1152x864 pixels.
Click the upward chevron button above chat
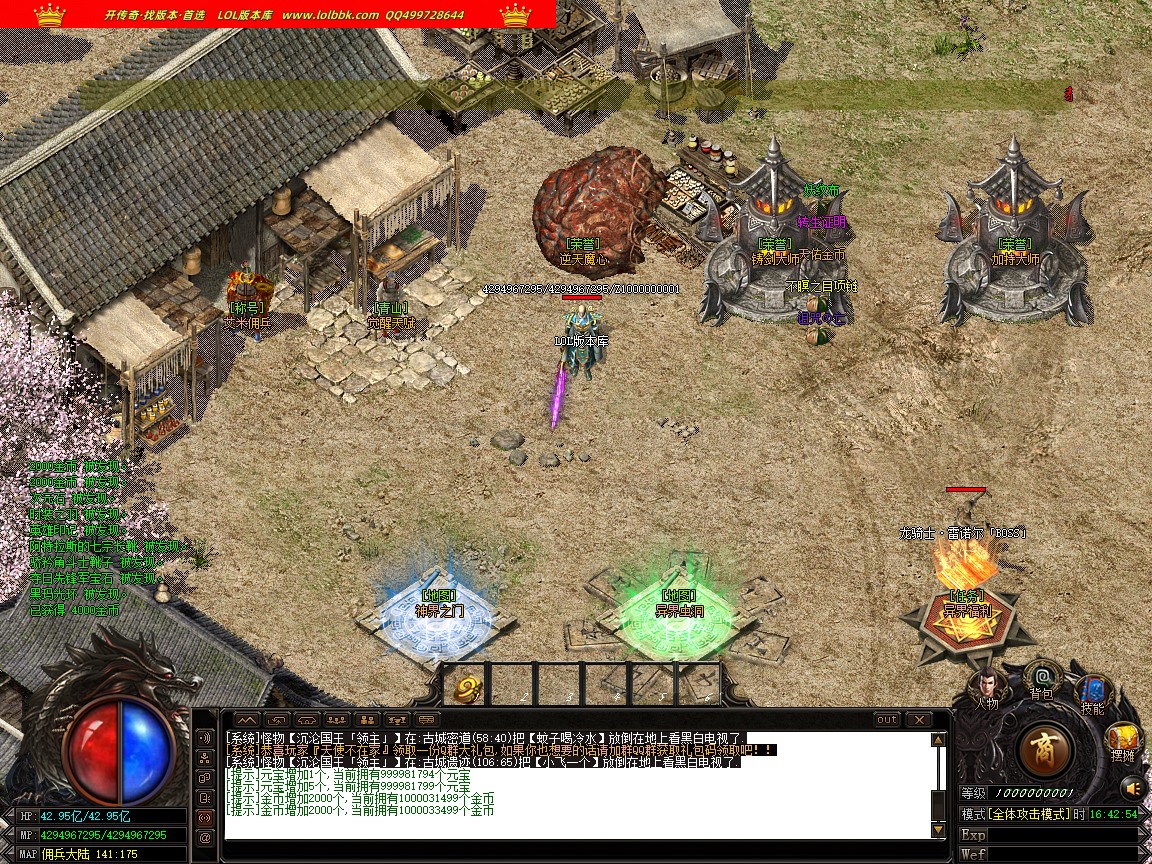246,720
